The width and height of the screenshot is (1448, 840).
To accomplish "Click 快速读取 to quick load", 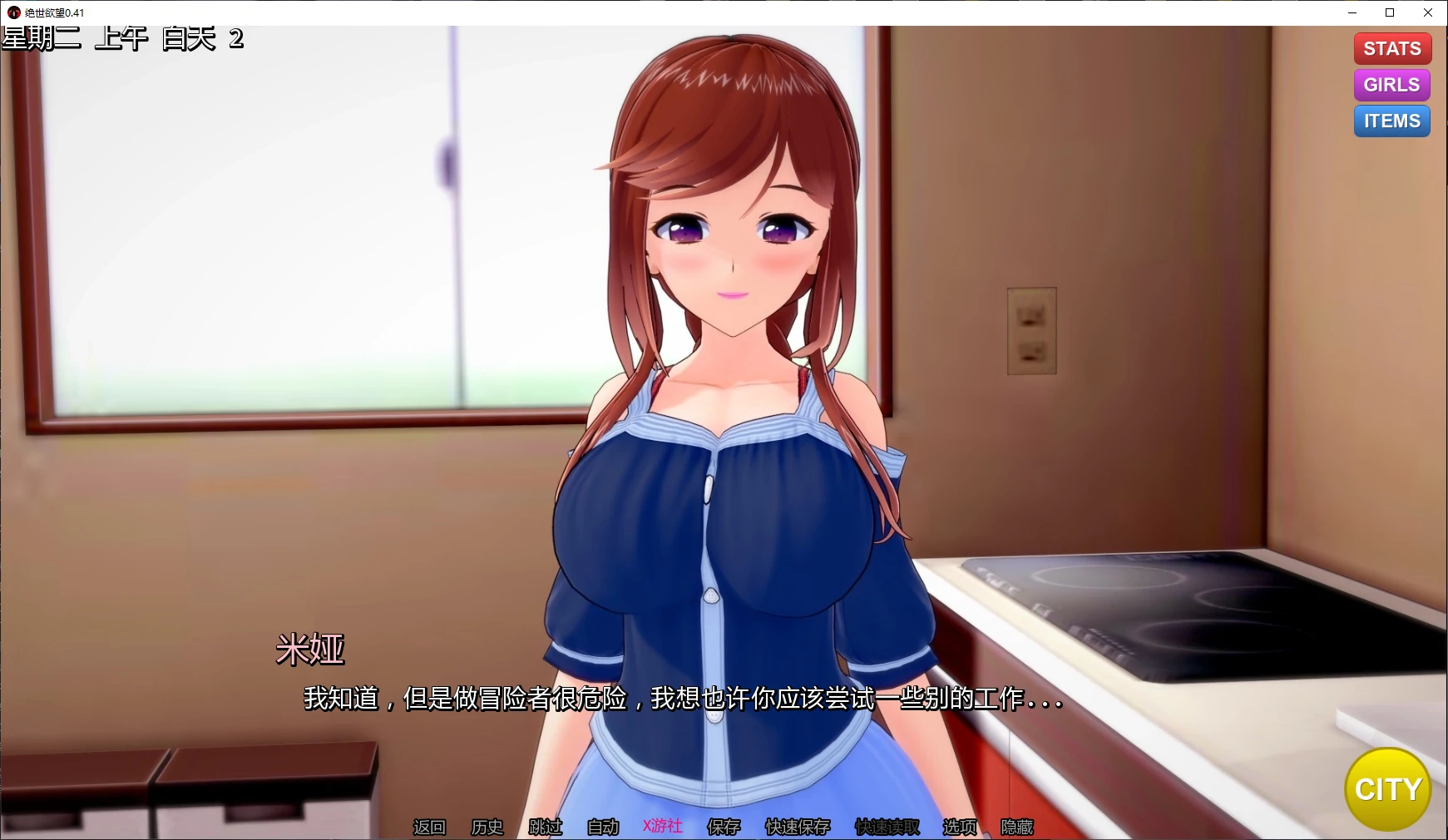I will click(886, 828).
